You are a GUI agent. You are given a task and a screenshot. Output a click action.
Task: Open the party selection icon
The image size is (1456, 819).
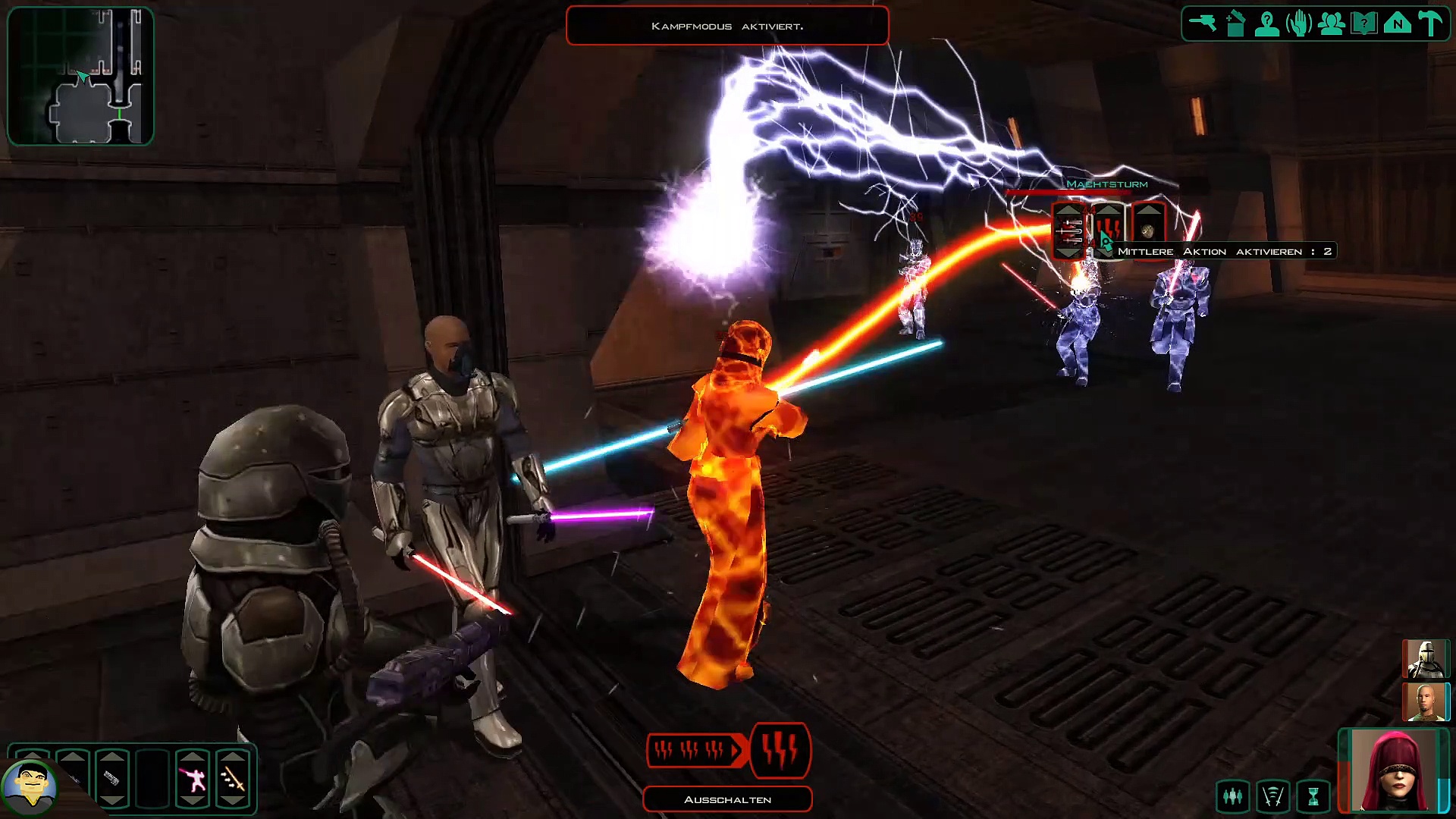(1332, 24)
